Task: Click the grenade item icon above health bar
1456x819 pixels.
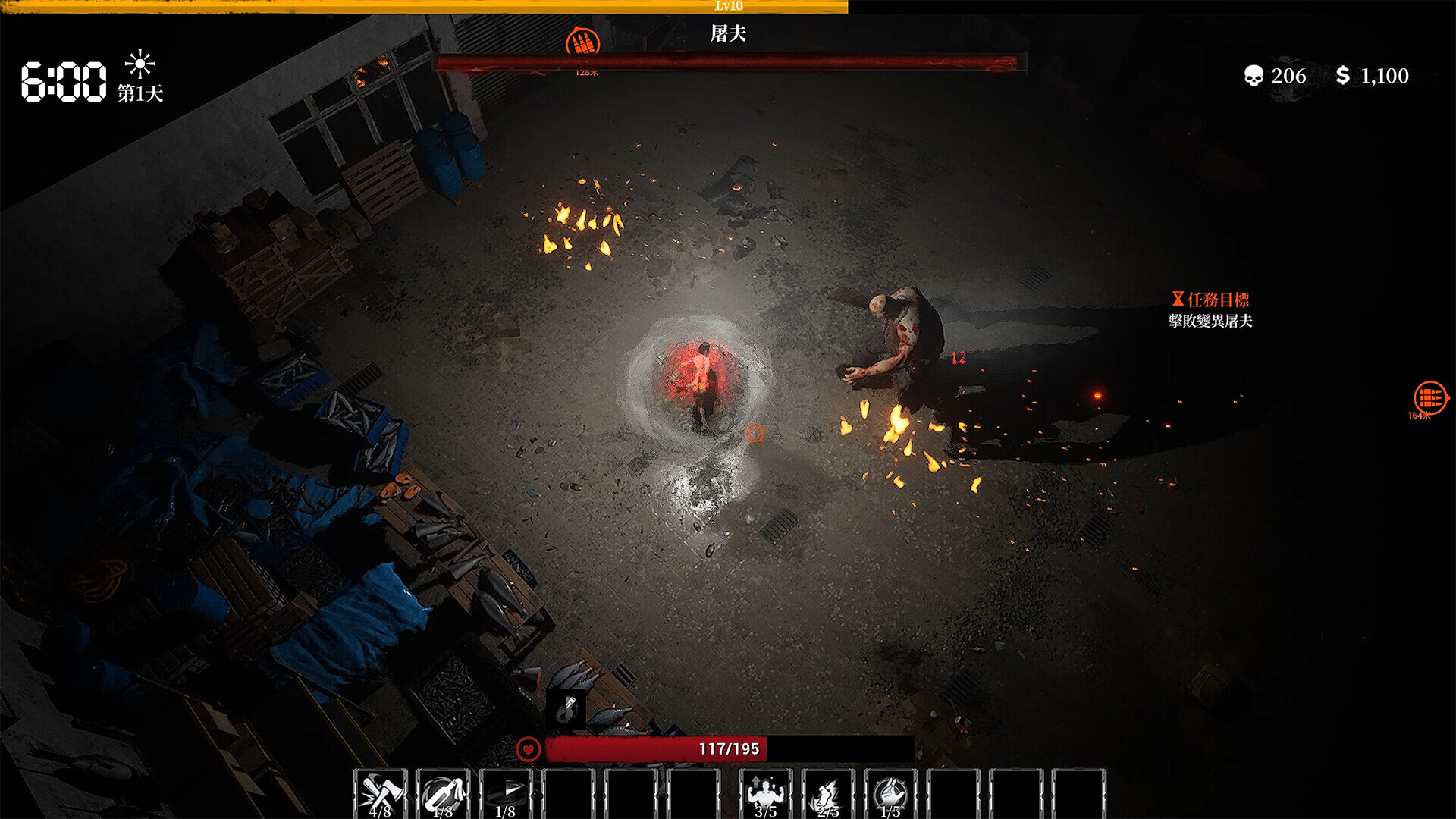Action: [x=566, y=708]
